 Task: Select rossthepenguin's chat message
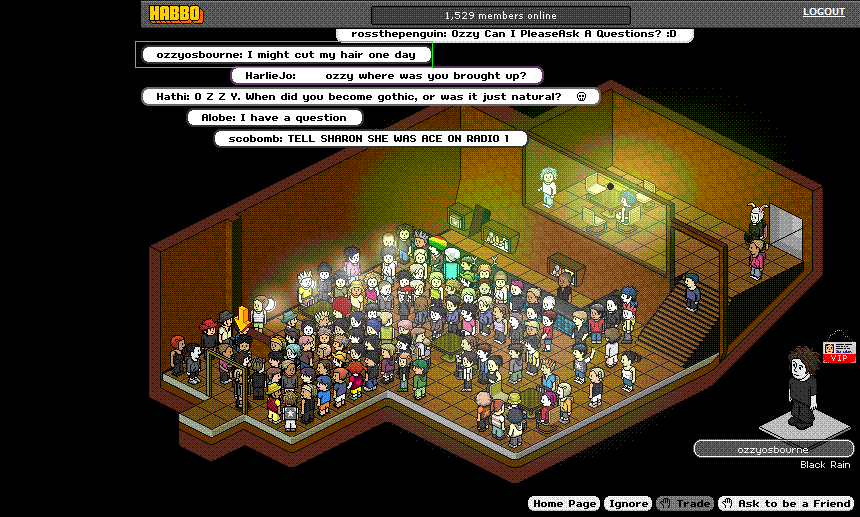(514, 34)
